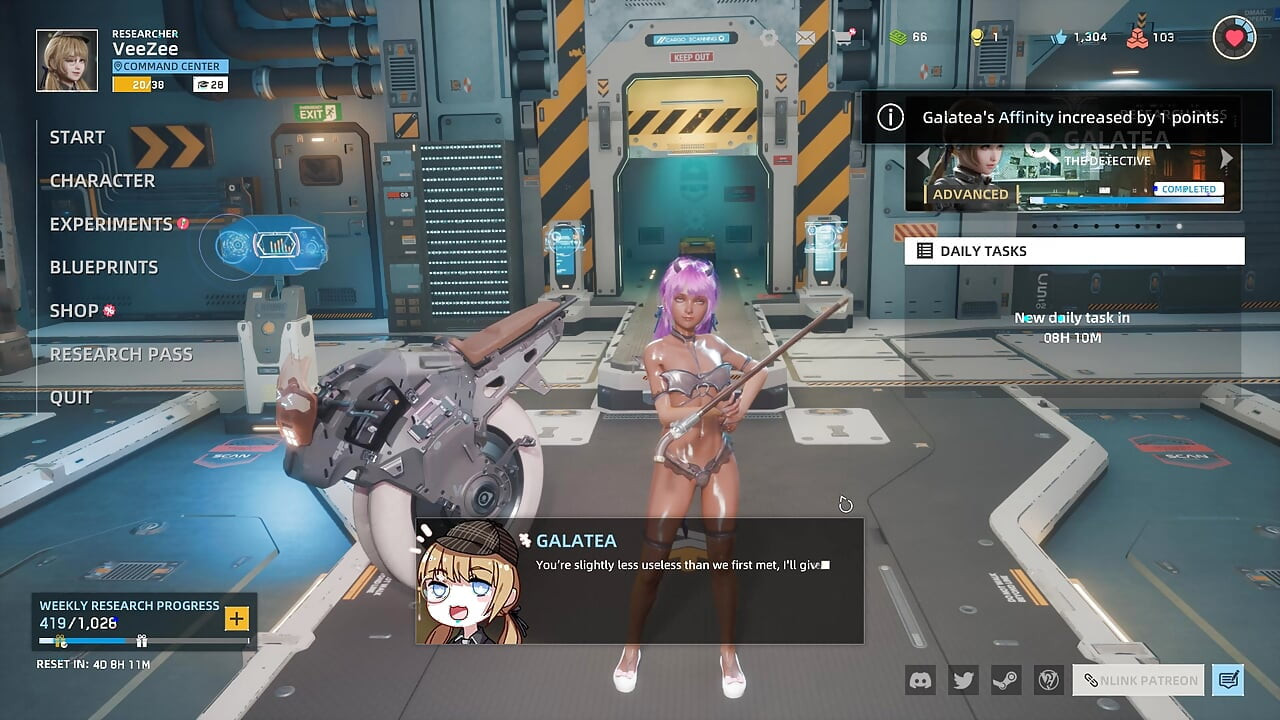Select START from the main menu
Screen dimensions: 1280x720
point(77,138)
